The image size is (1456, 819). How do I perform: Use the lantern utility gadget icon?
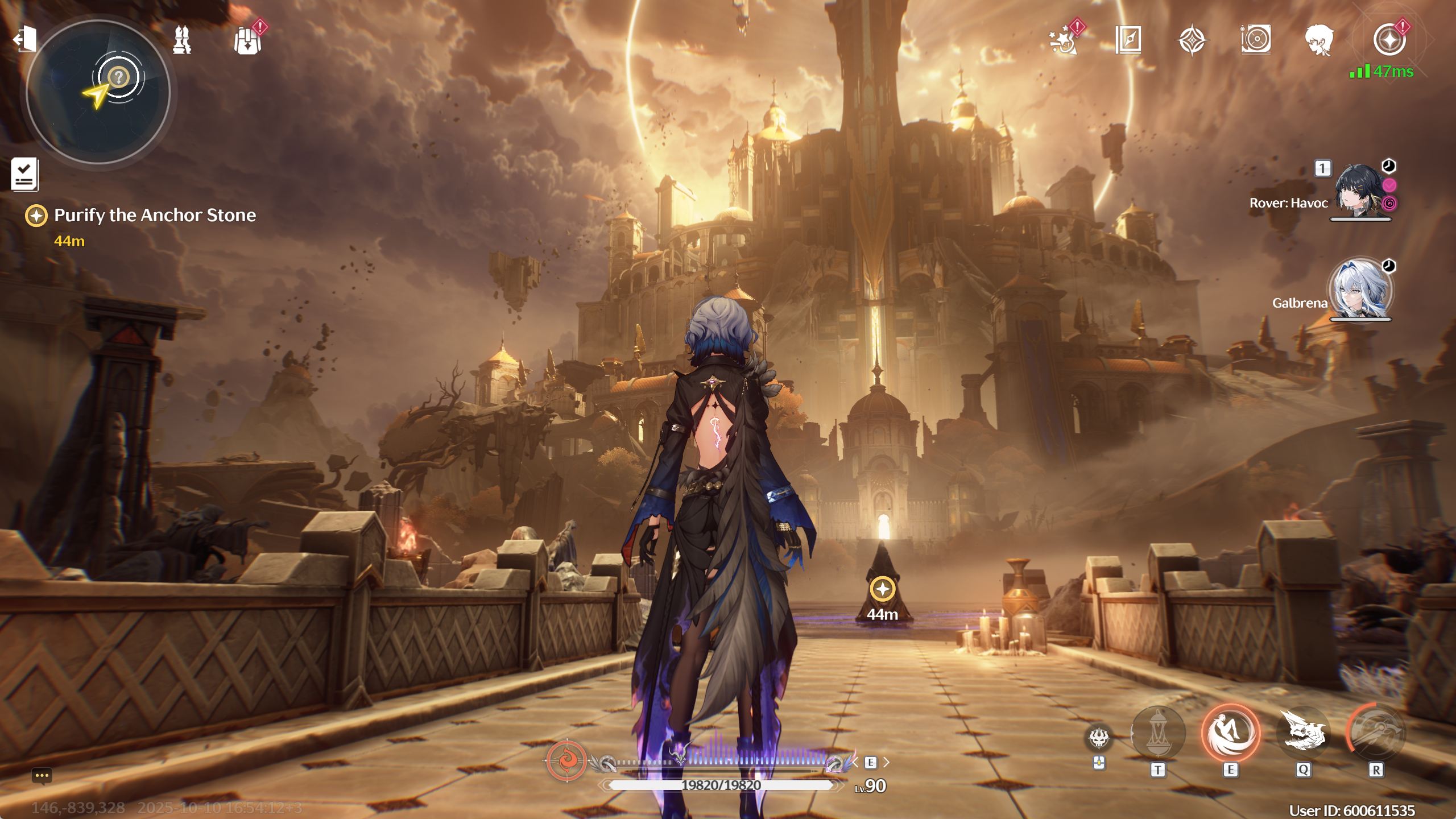[1157, 733]
